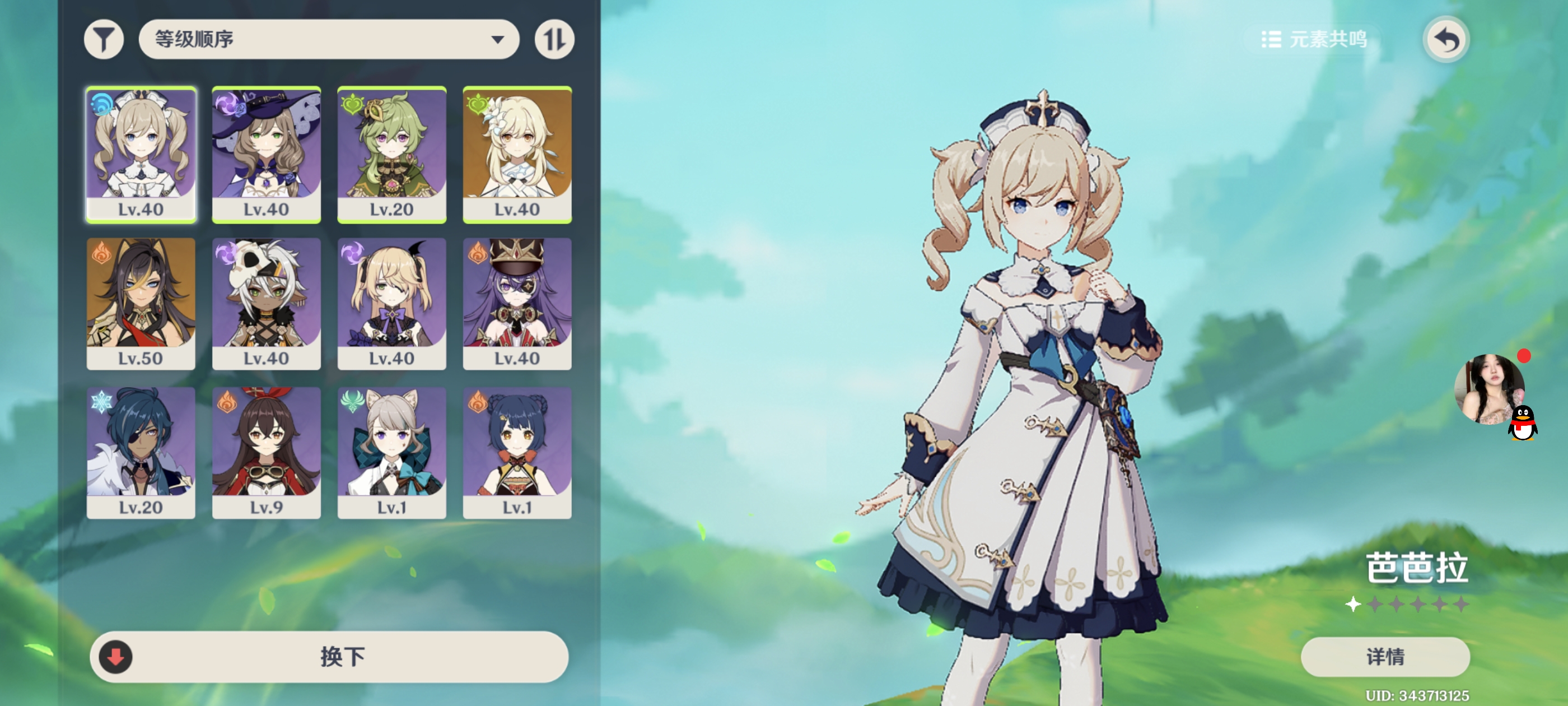Pick Amber at Lv.9
1568x706 pixels.
pos(267,453)
